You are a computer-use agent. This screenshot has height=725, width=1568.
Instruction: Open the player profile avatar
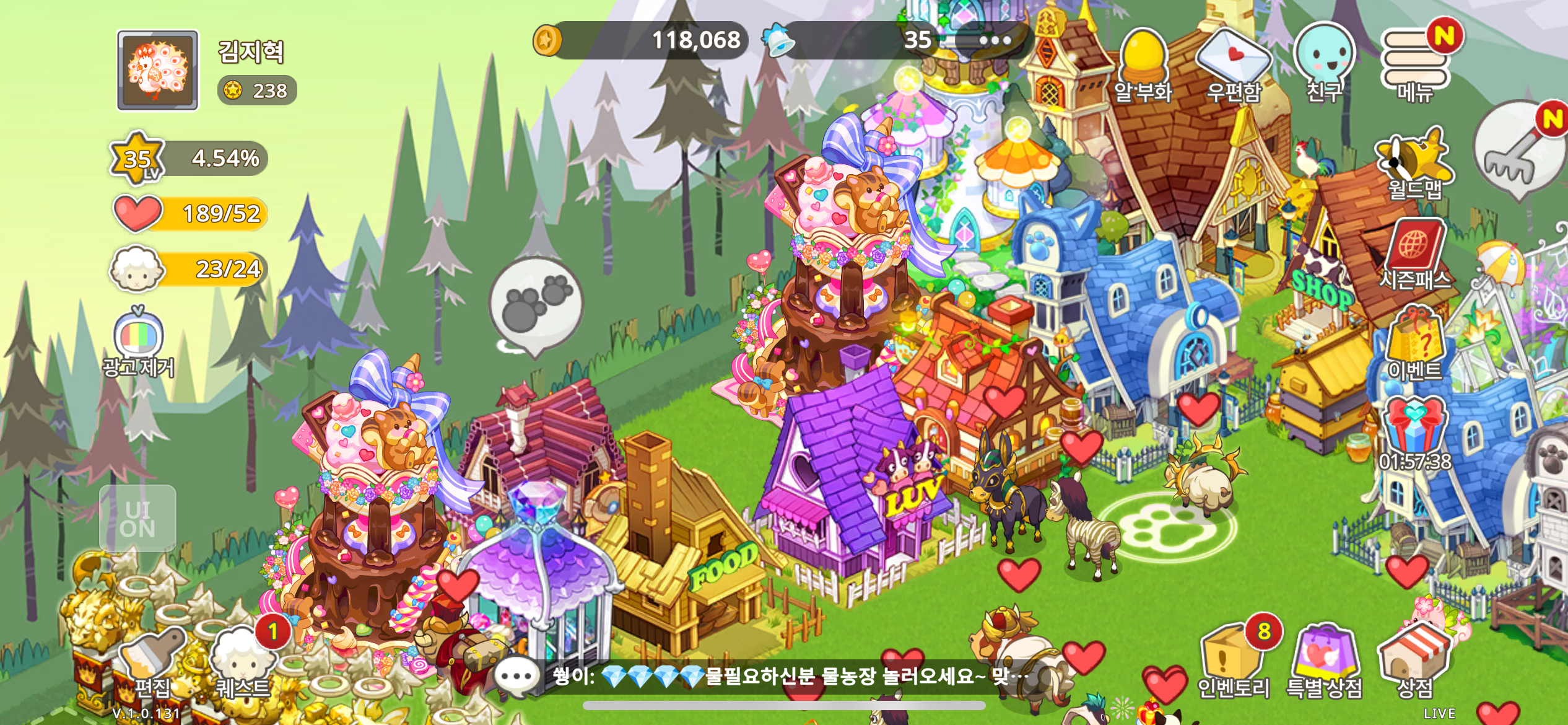click(158, 70)
